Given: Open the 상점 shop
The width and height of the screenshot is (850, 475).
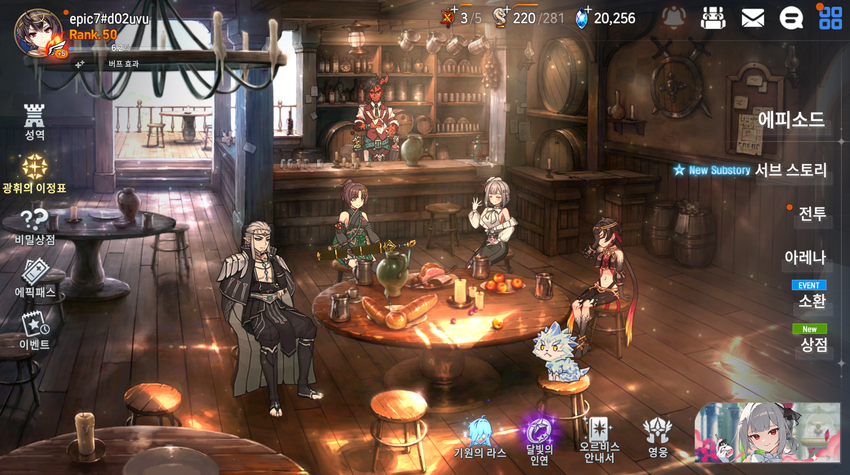Looking at the screenshot, I should point(813,344).
